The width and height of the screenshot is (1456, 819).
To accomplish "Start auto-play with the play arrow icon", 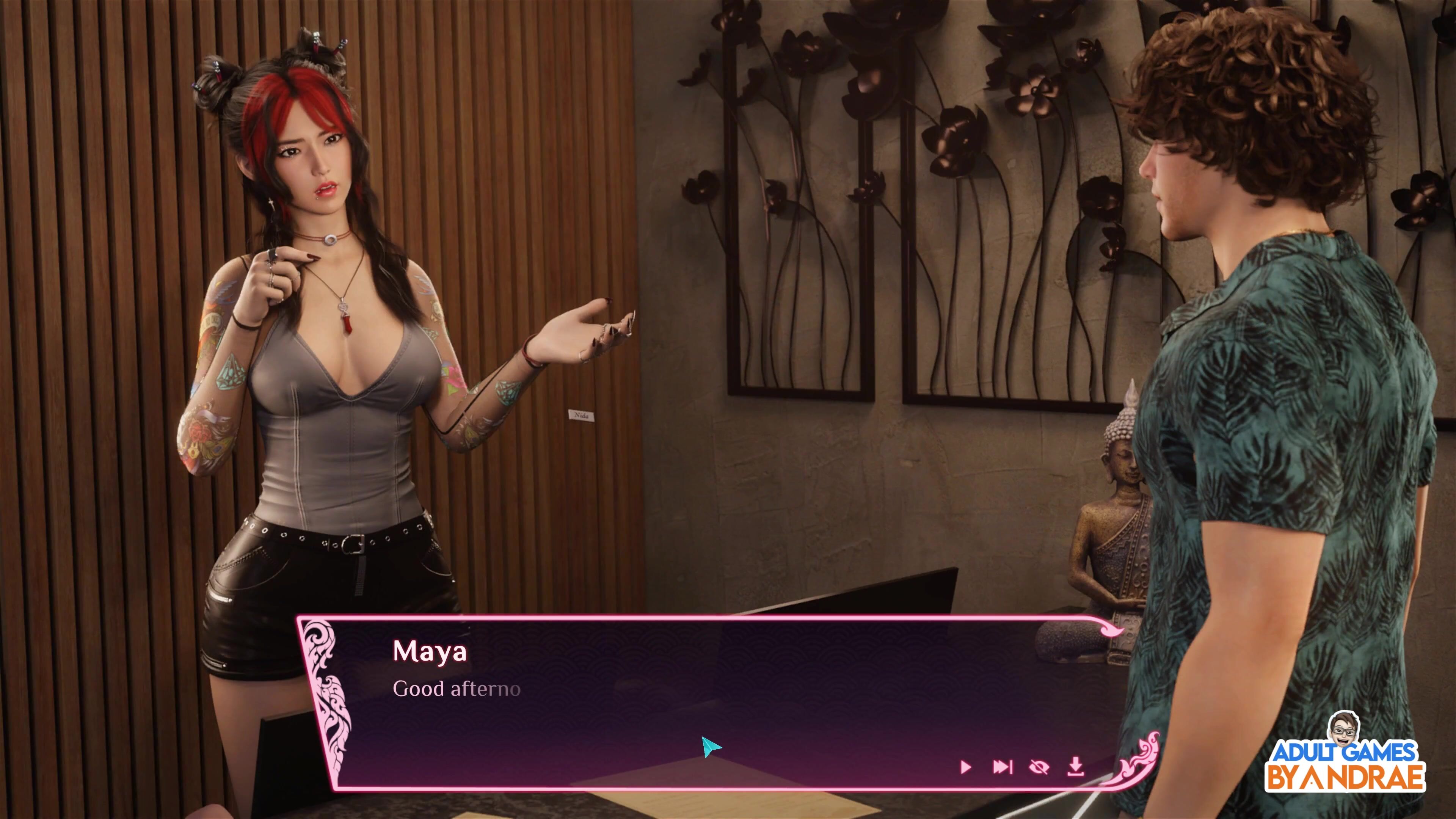I will [x=966, y=767].
